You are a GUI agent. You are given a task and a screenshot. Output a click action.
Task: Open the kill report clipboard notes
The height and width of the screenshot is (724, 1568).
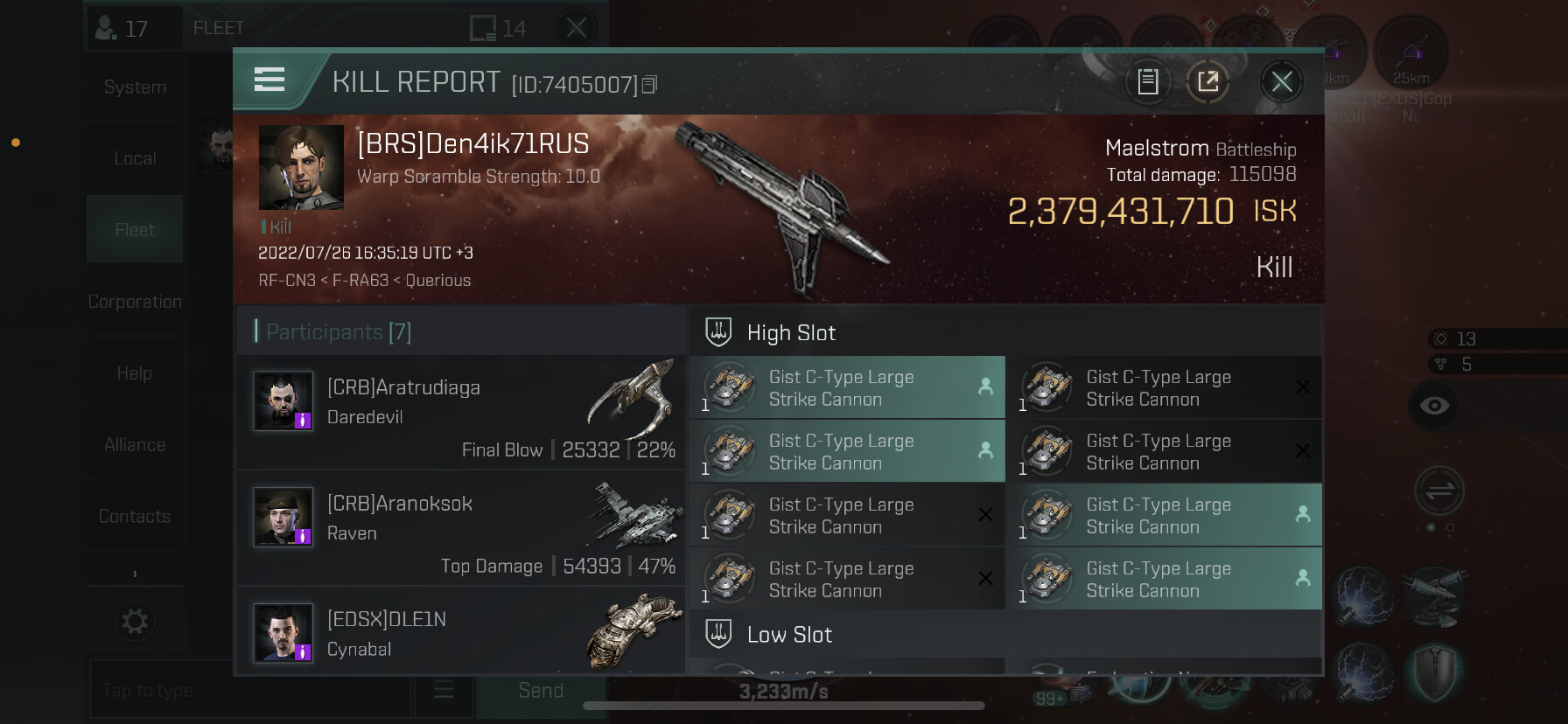(1148, 82)
